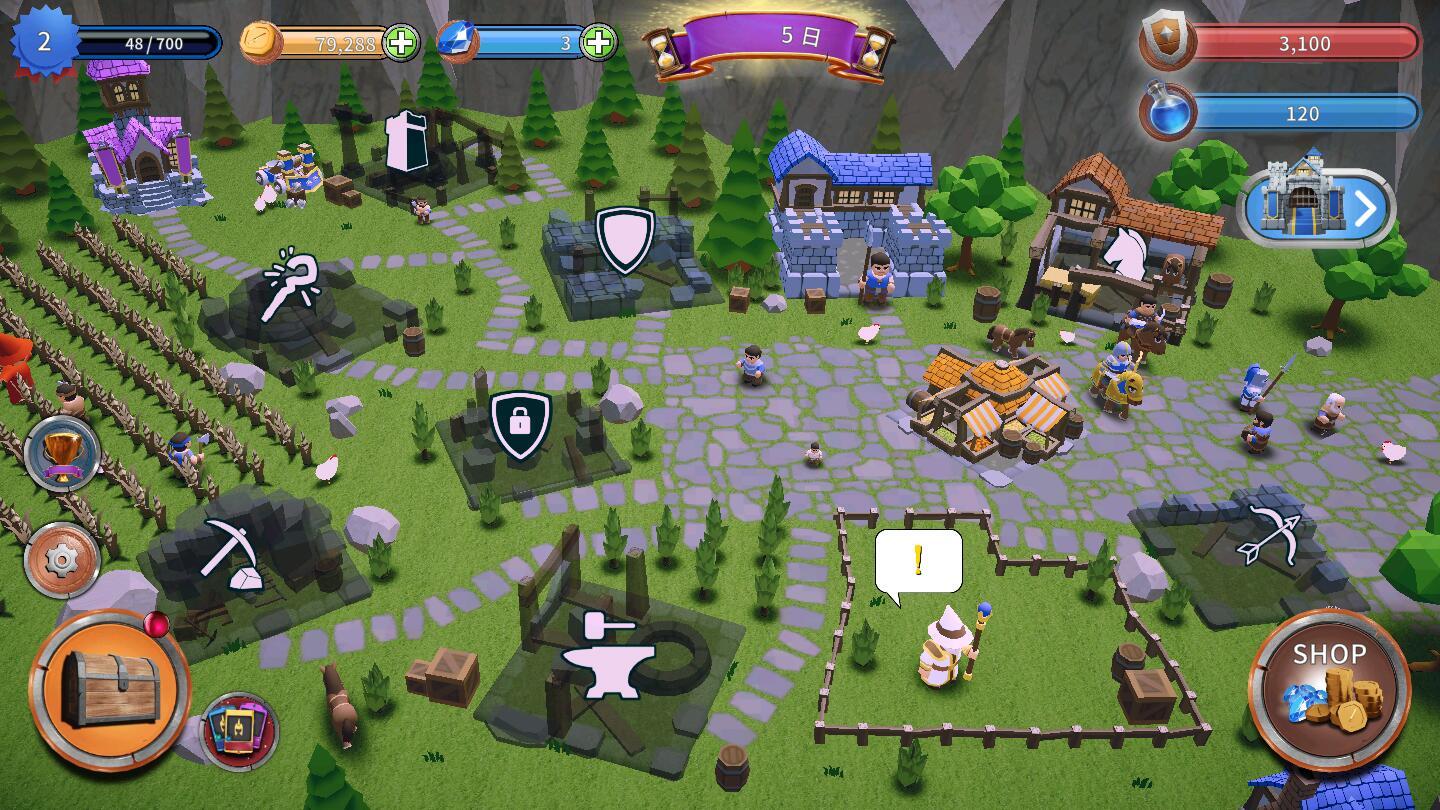1440x810 pixels.
Task: Select the tower icon build site
Action: tap(408, 143)
